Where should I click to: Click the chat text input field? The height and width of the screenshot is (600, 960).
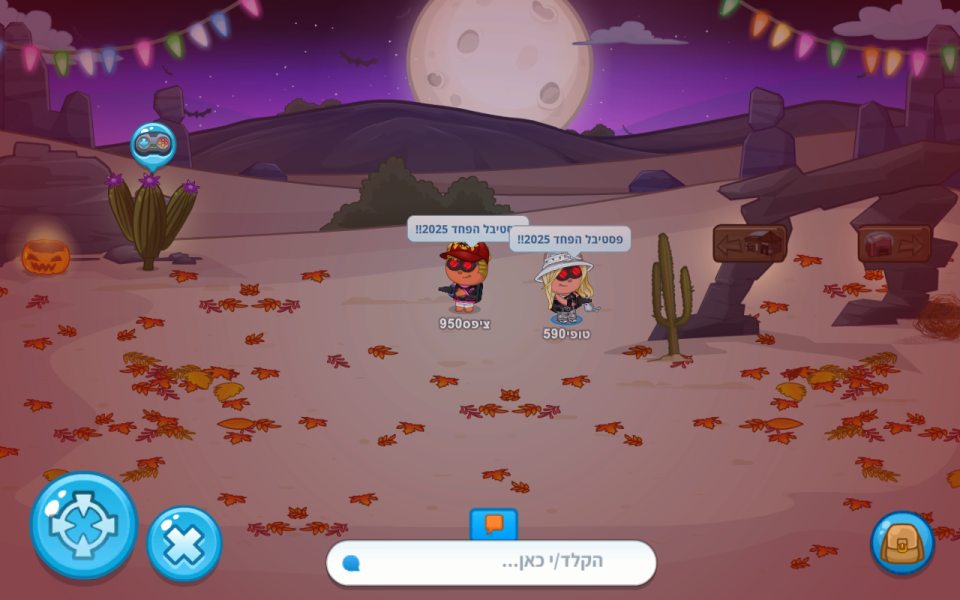pos(500,562)
